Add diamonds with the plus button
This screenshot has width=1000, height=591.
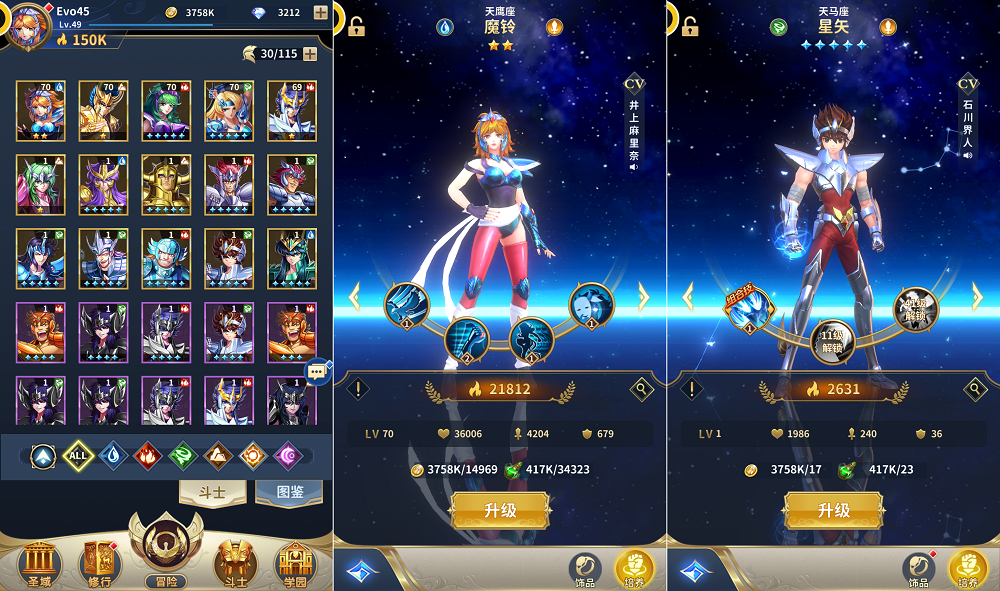320,13
